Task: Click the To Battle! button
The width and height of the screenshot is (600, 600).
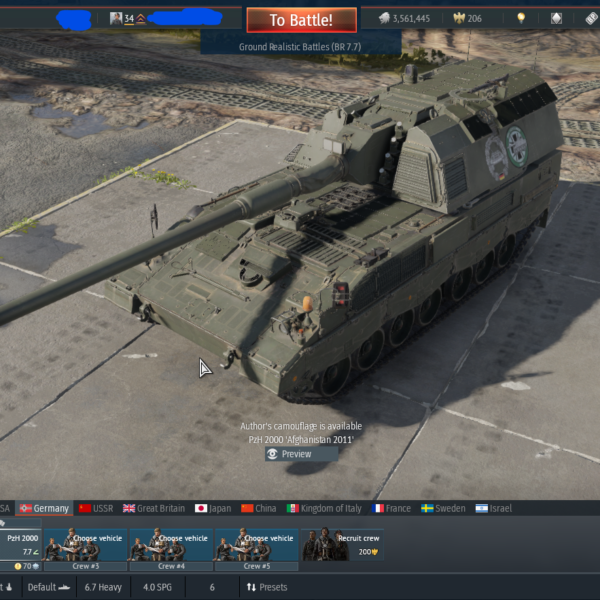Action: (x=301, y=19)
